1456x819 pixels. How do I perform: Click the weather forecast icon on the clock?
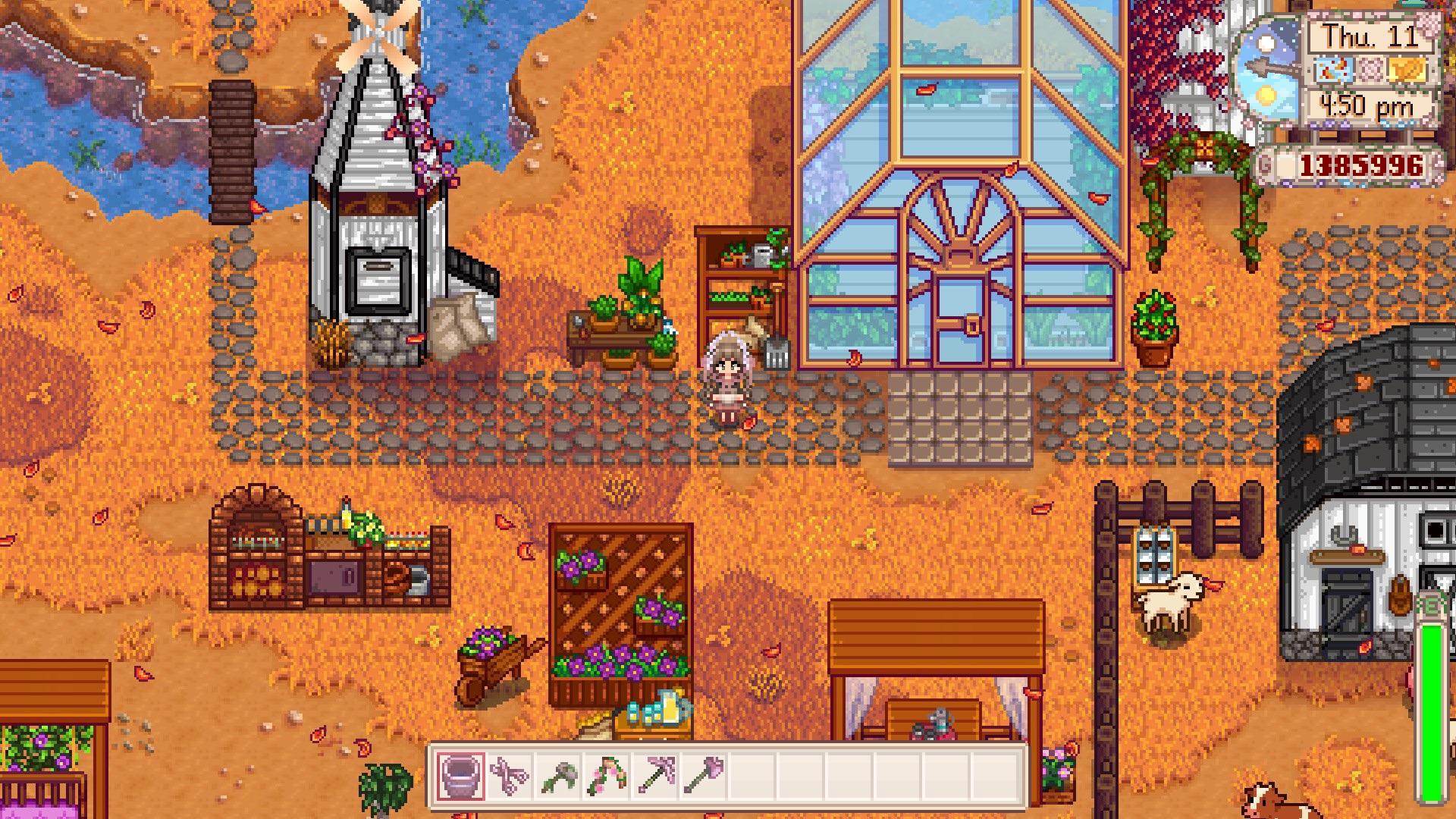[x=1333, y=71]
